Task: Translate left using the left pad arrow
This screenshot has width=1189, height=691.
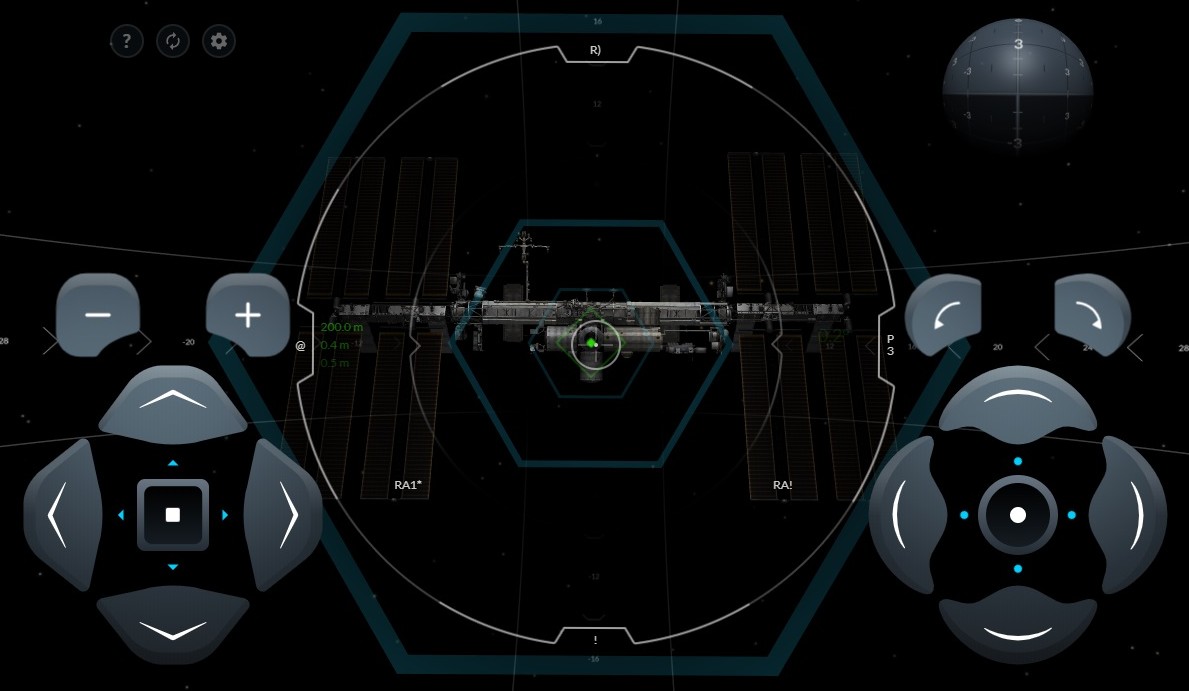Action: tap(61, 514)
